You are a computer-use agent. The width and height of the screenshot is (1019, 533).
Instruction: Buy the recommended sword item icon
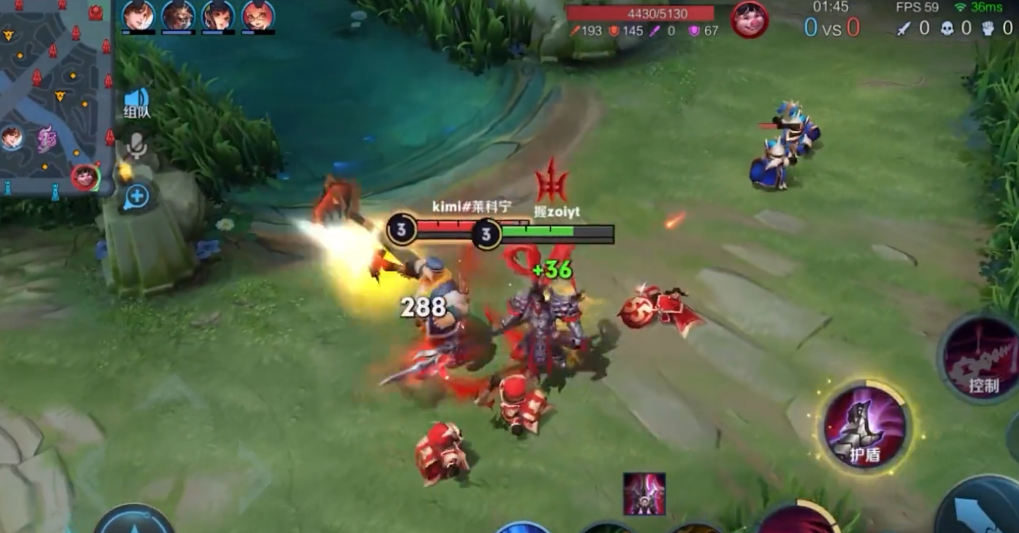click(x=644, y=493)
